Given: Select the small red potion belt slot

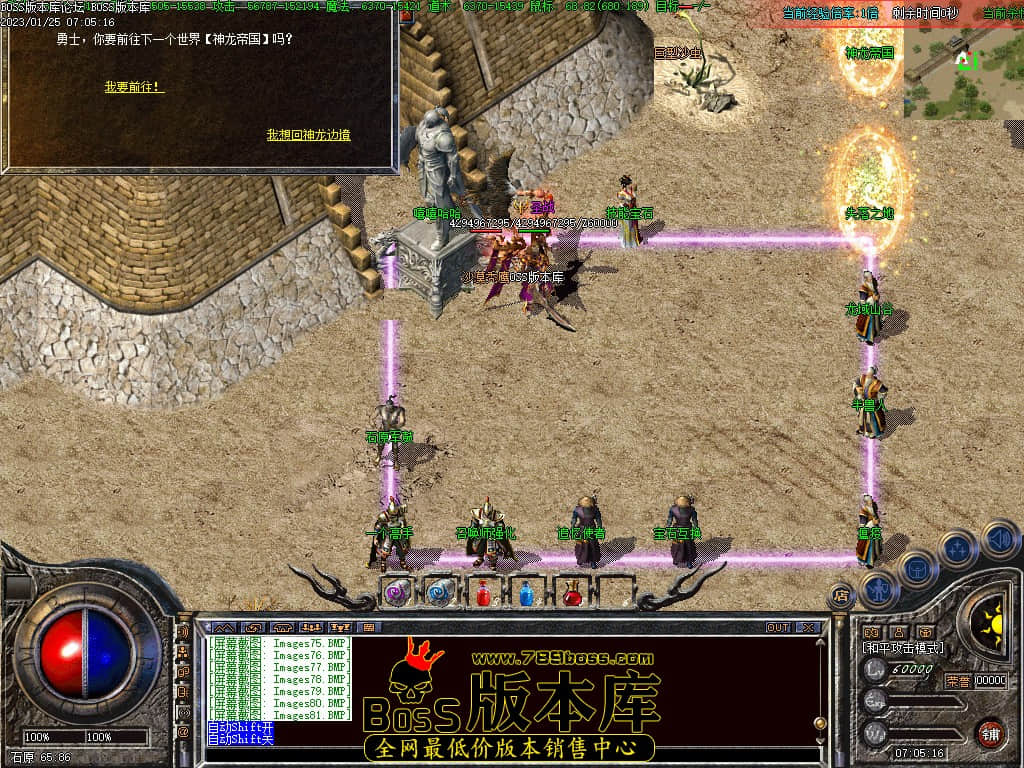Looking at the screenshot, I should coord(483,594).
